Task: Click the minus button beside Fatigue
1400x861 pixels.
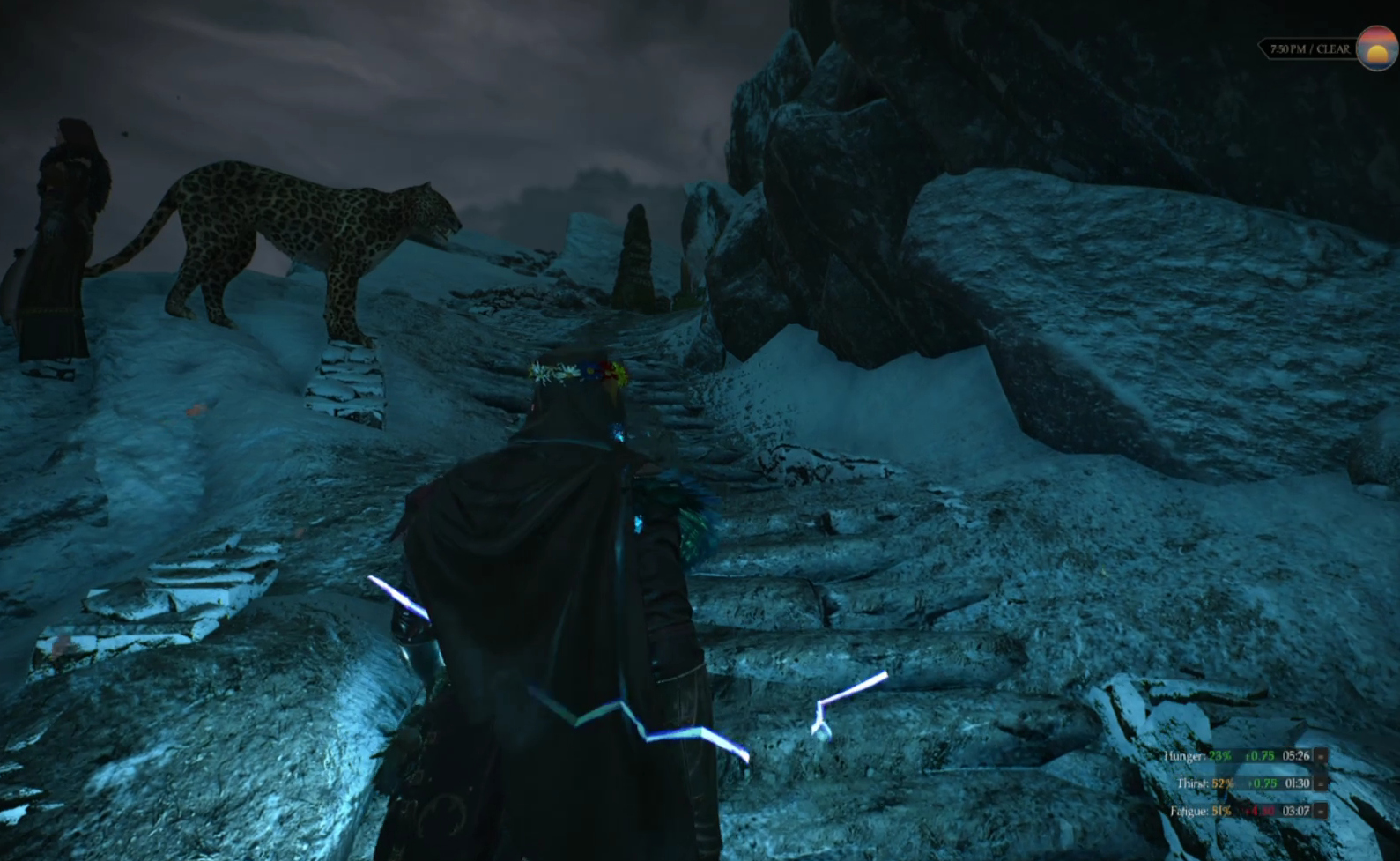Action: [x=1321, y=811]
